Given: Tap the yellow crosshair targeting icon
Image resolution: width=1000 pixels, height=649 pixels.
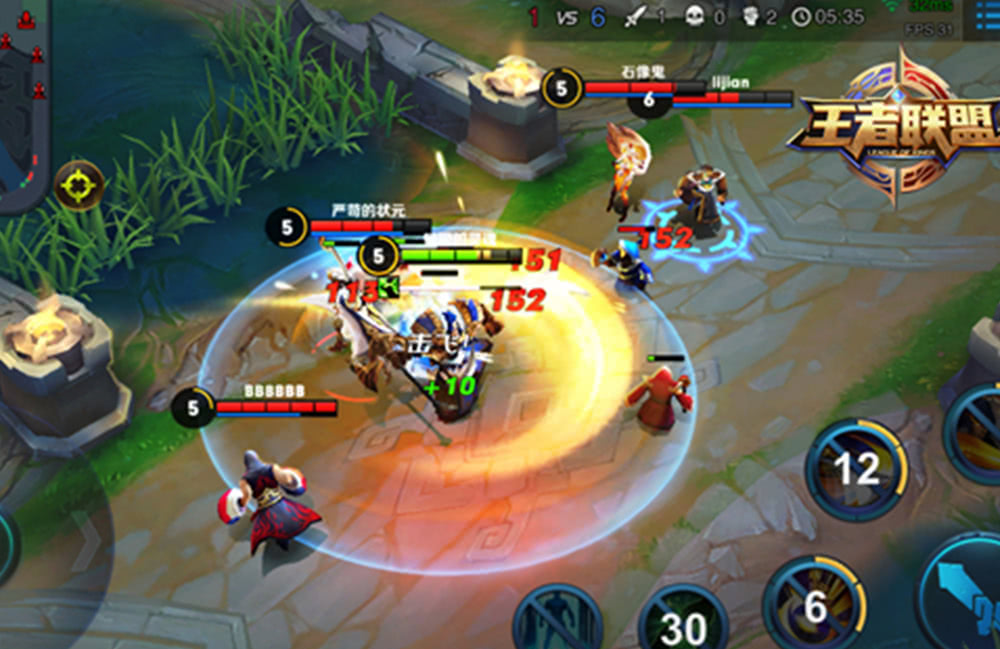Looking at the screenshot, I should coord(79,185).
